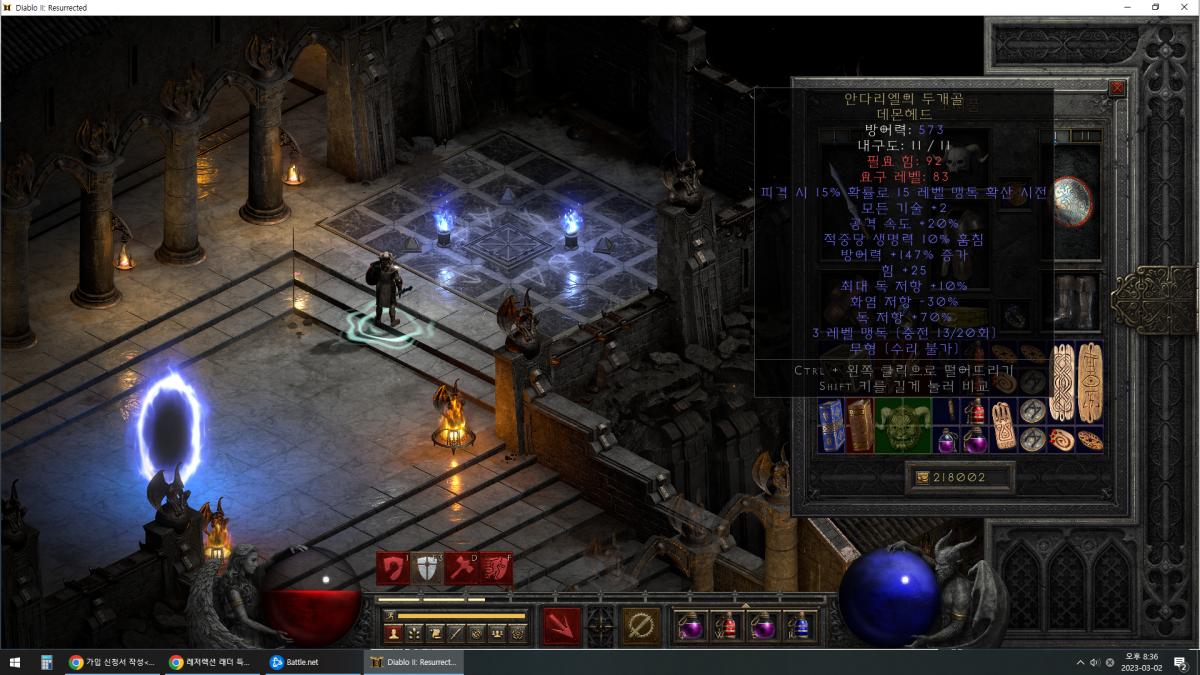Use the blue mana potion in belt
The height and width of the screenshot is (675, 1200).
point(799,626)
